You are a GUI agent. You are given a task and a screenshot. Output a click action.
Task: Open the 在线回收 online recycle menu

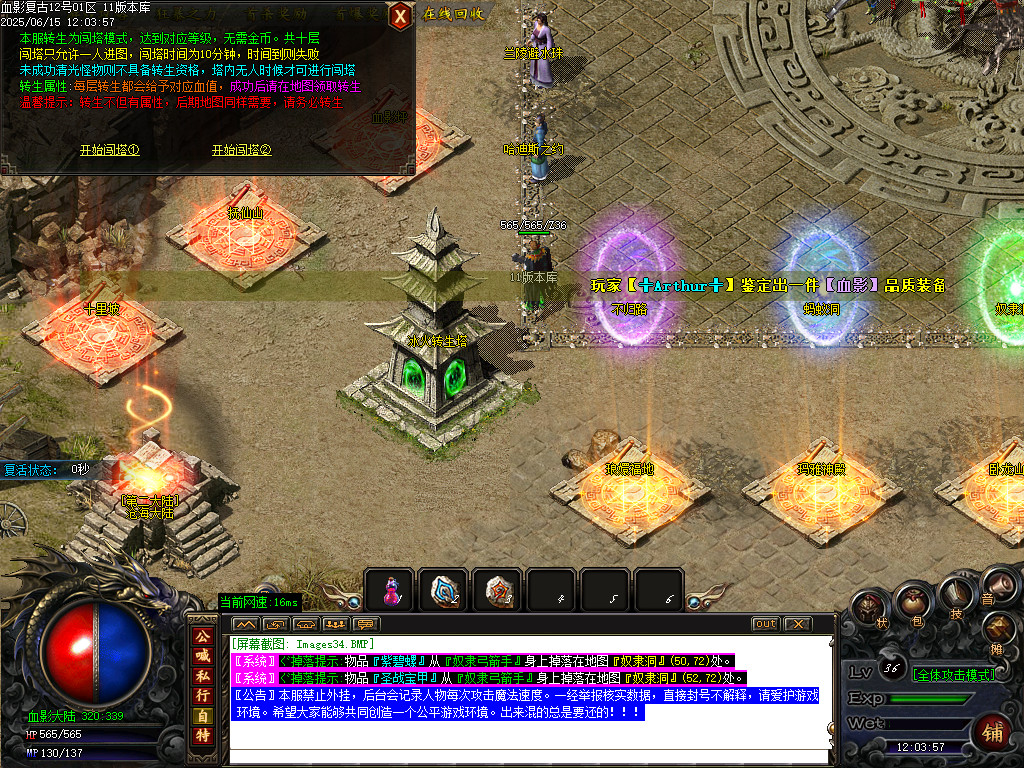[x=453, y=14]
